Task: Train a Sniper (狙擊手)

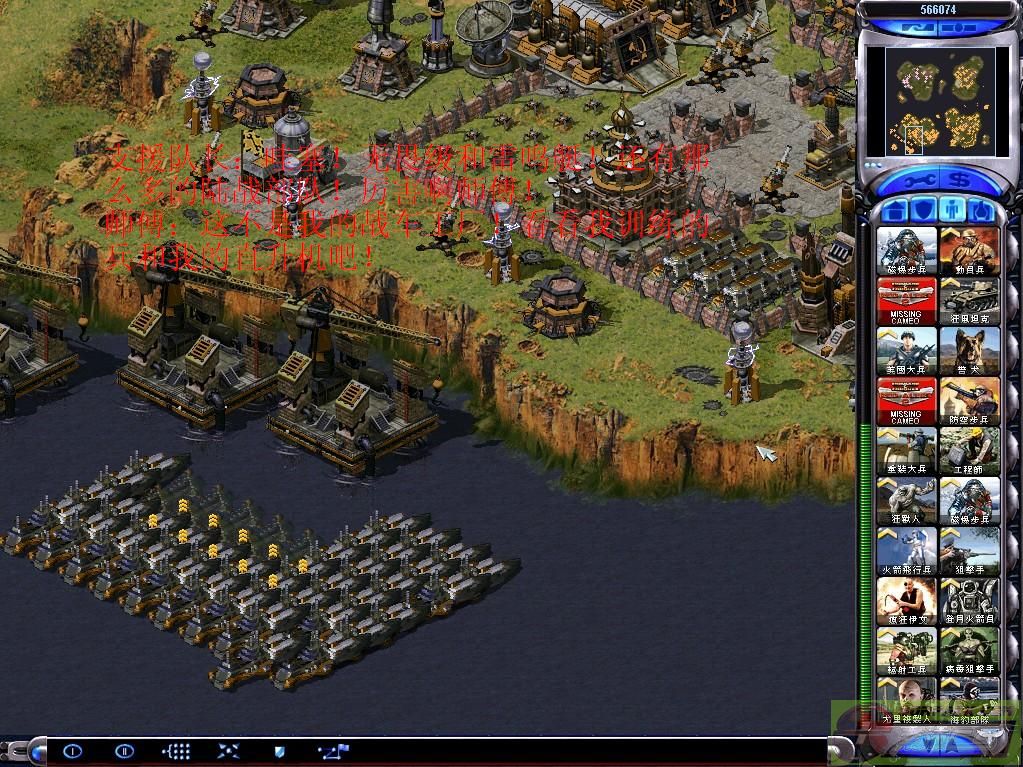Action: (969, 551)
